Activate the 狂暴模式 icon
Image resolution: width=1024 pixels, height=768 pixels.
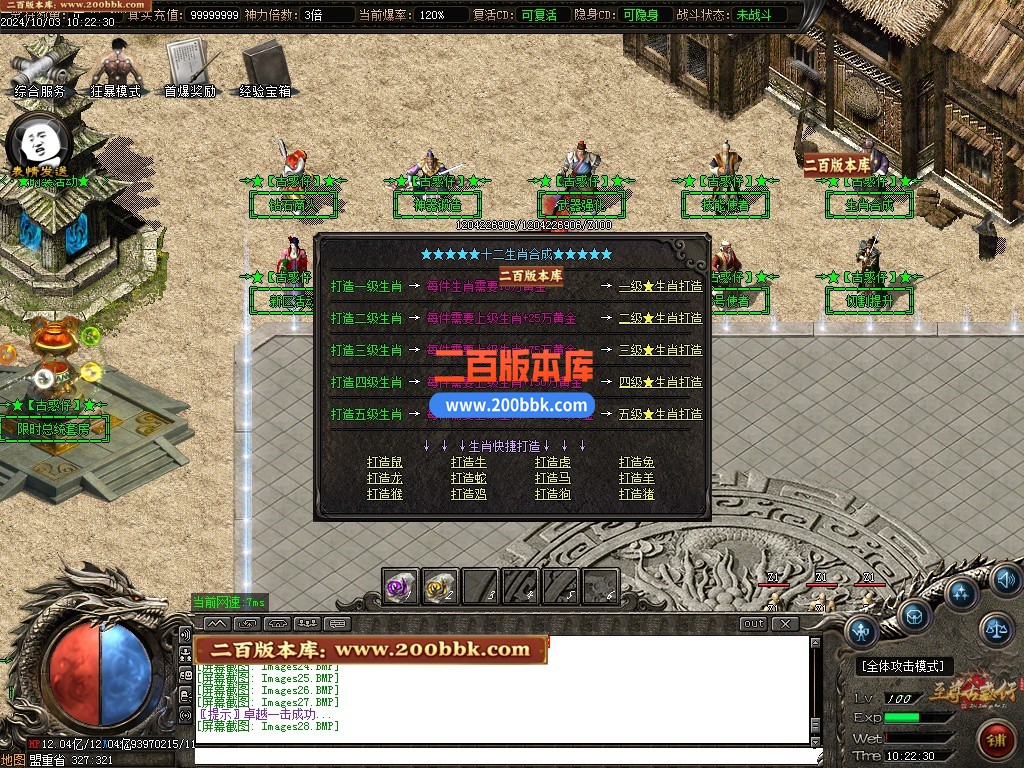[x=115, y=67]
